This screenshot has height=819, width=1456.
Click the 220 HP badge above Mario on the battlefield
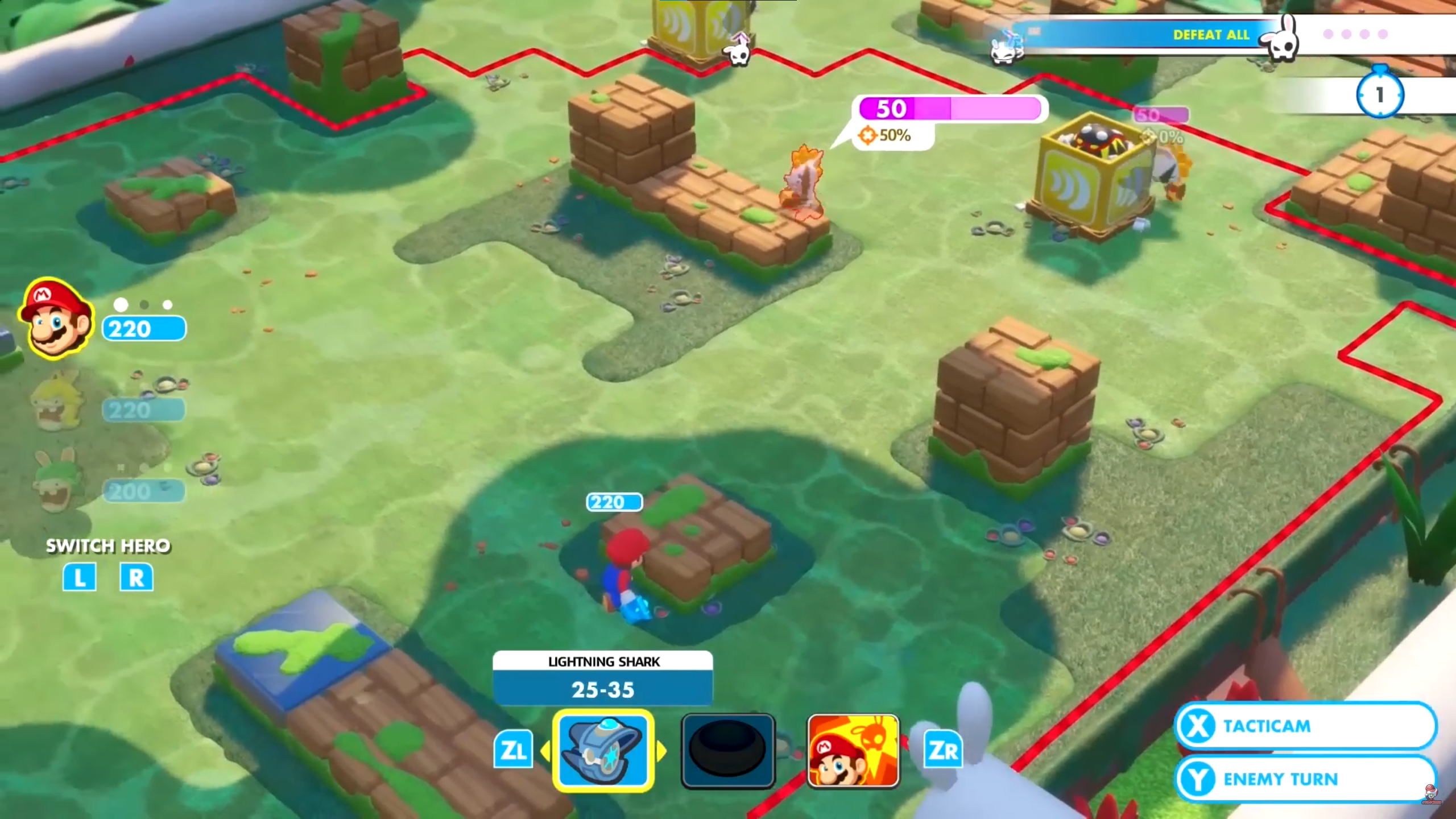pos(614,502)
